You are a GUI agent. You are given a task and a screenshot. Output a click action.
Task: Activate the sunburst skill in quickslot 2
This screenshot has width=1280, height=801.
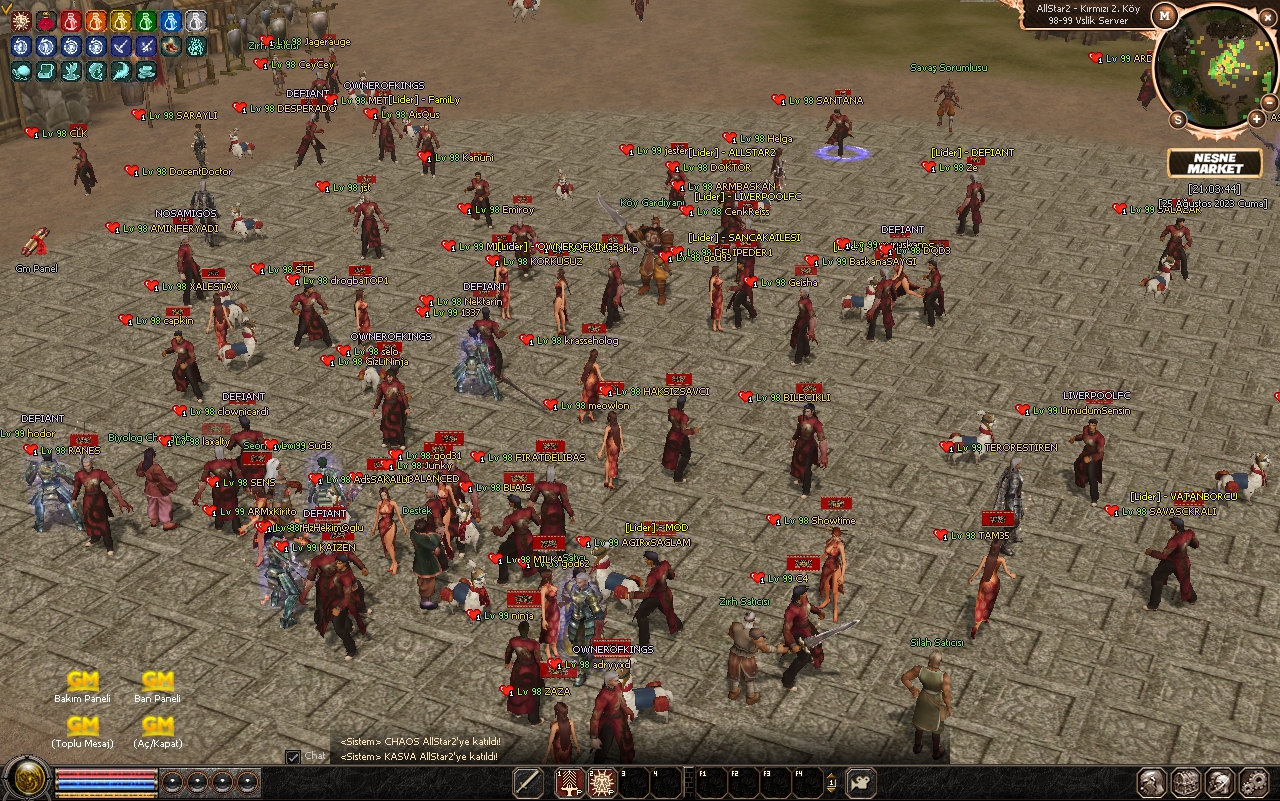coord(602,782)
